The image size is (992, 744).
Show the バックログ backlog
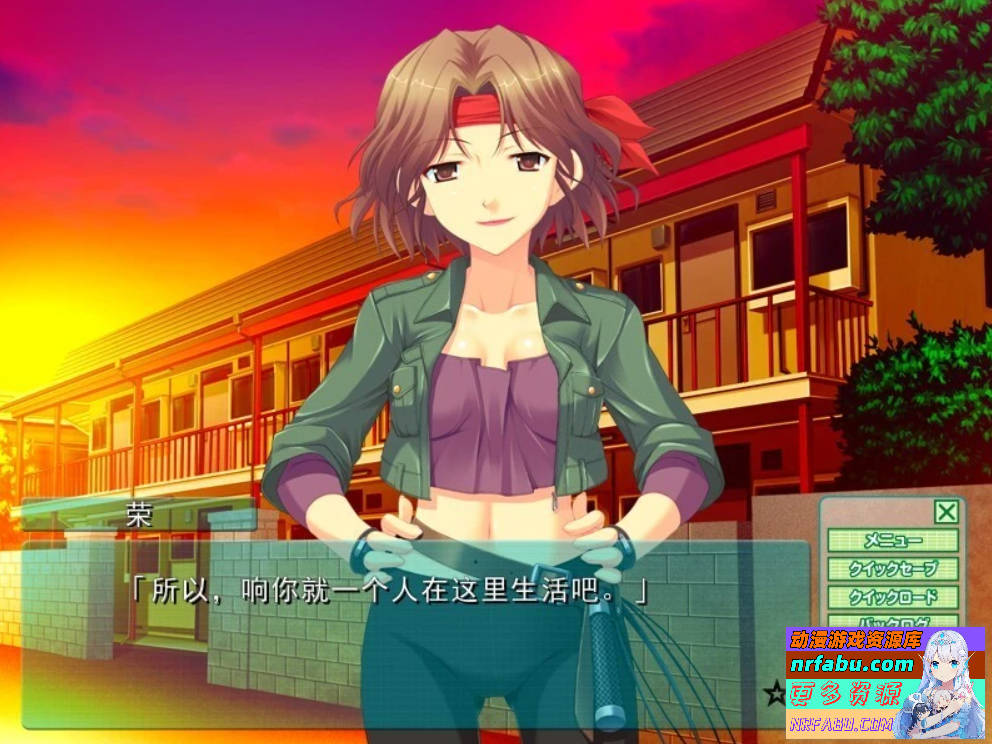coord(893,621)
